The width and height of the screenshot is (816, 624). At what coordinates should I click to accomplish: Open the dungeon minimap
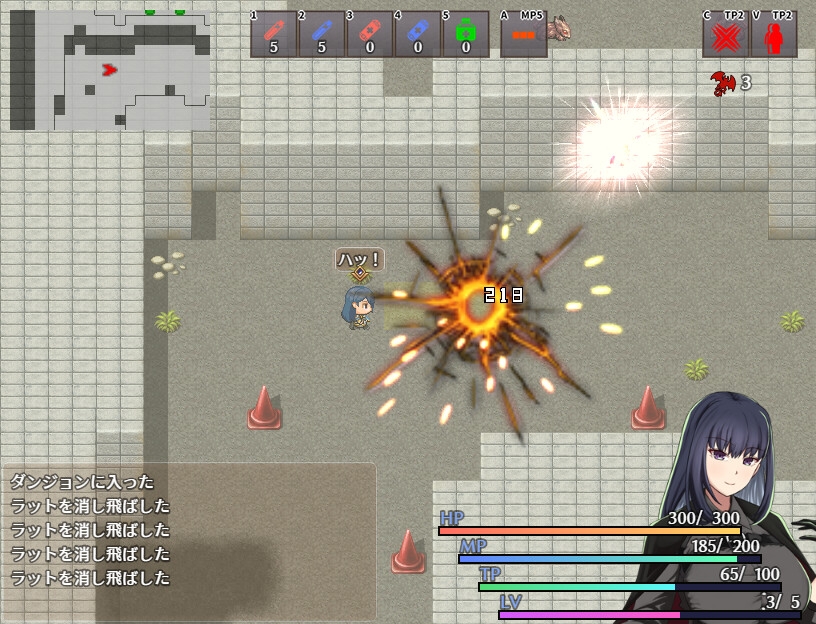tap(110, 70)
